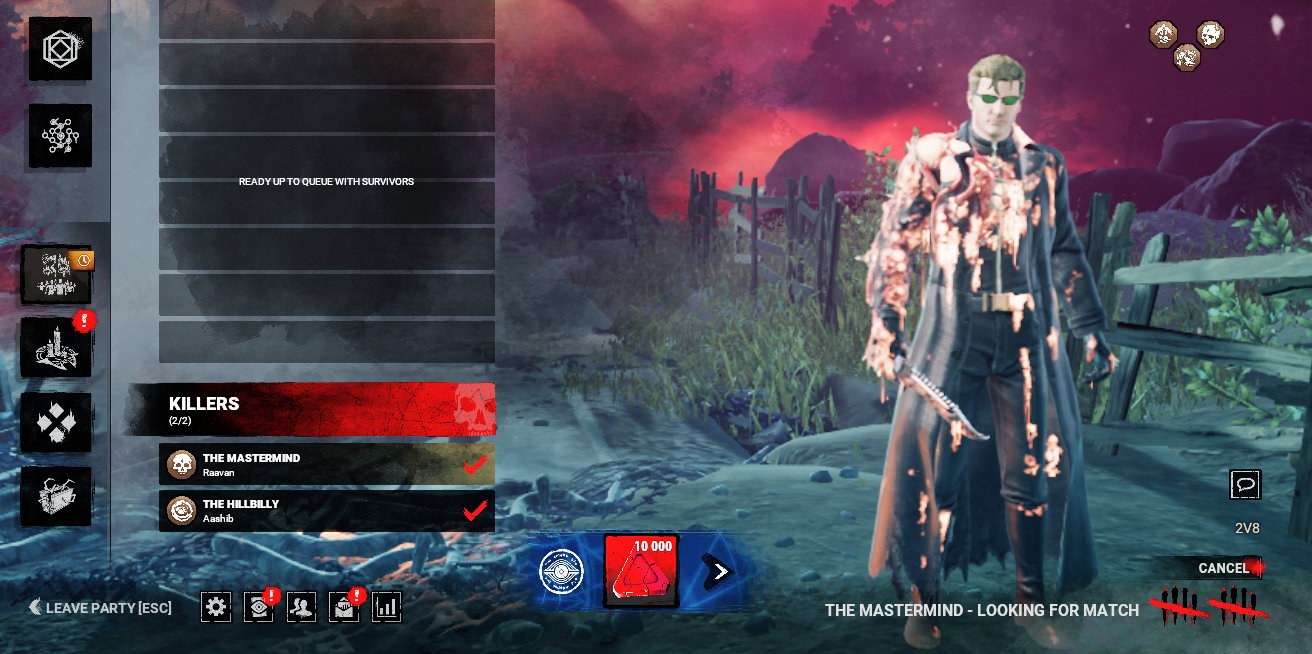This screenshot has width=1312, height=654.
Task: Open the chat speech bubble
Action: coord(1245,485)
